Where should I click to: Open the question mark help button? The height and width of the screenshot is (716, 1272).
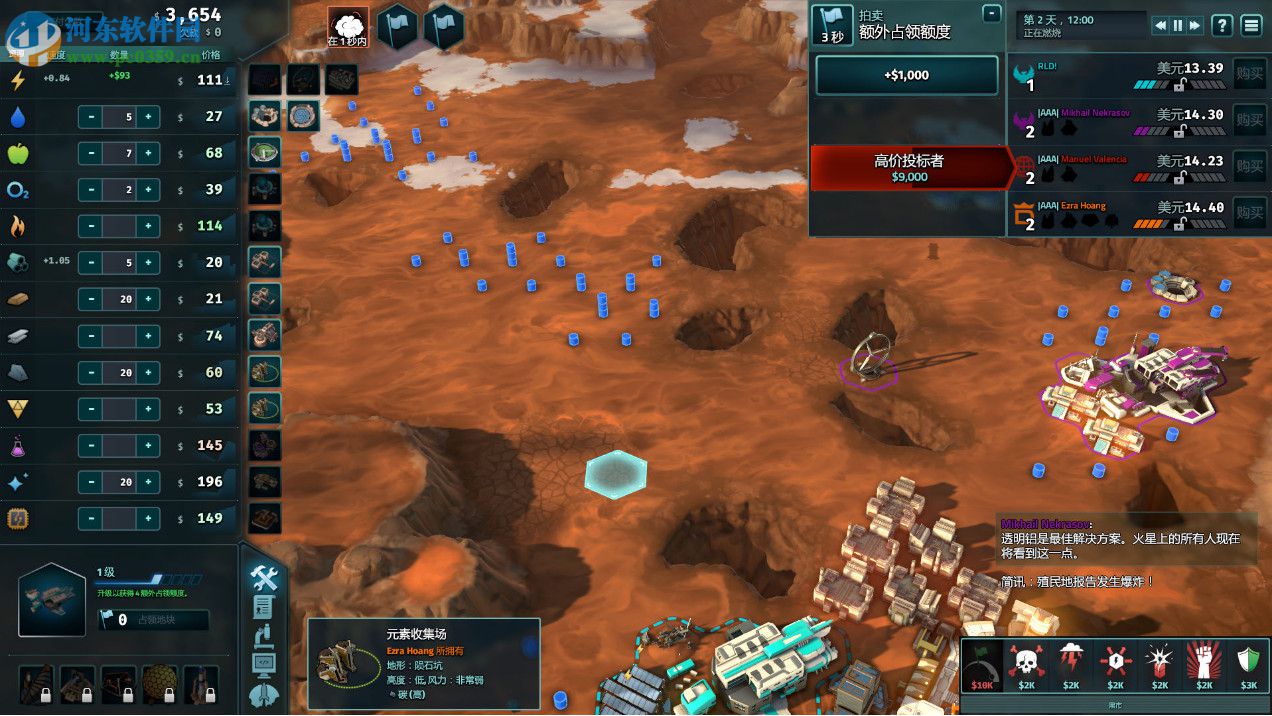coord(1222,25)
